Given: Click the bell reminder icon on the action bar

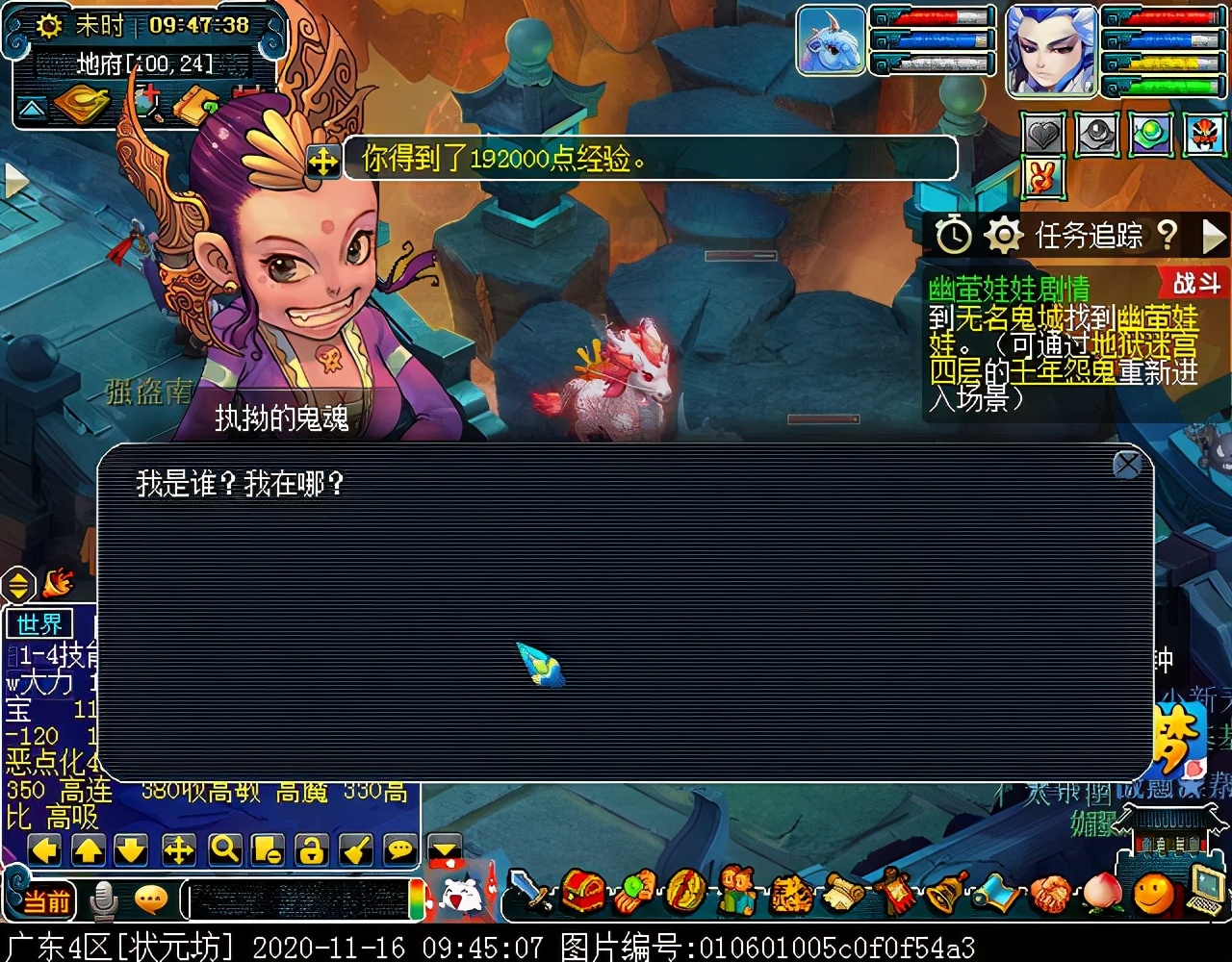Looking at the screenshot, I should click(x=943, y=895).
